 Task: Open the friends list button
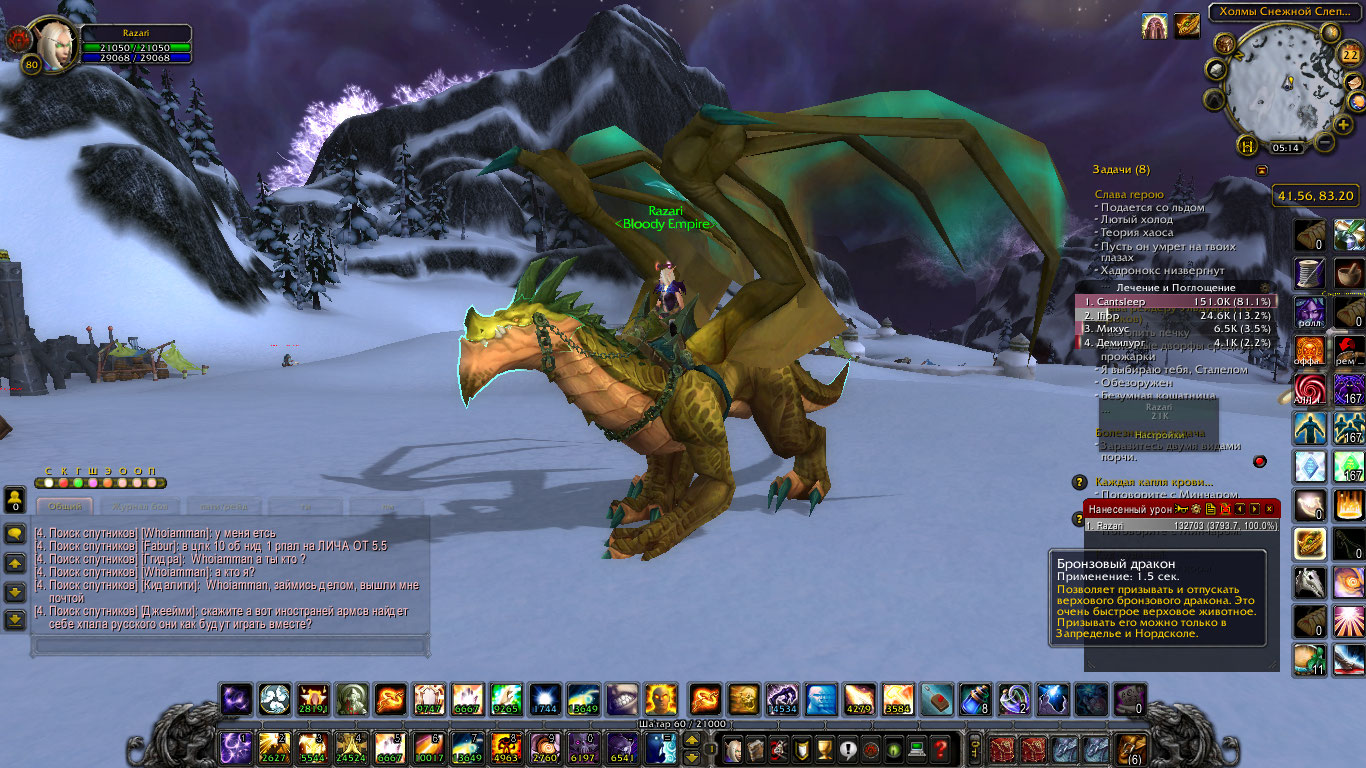pyautogui.click(x=15, y=498)
